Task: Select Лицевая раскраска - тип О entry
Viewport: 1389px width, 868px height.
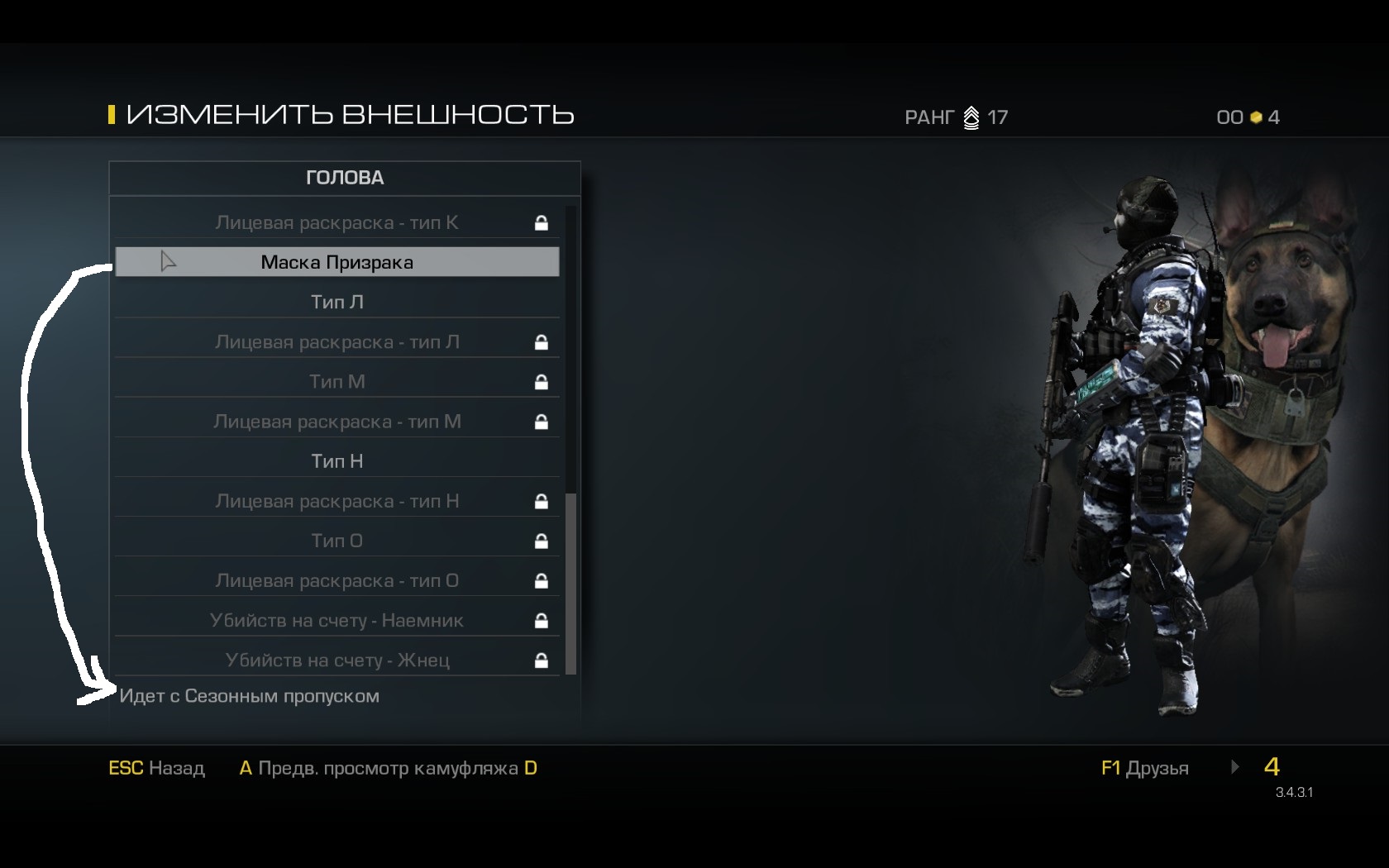Action: pos(337,580)
